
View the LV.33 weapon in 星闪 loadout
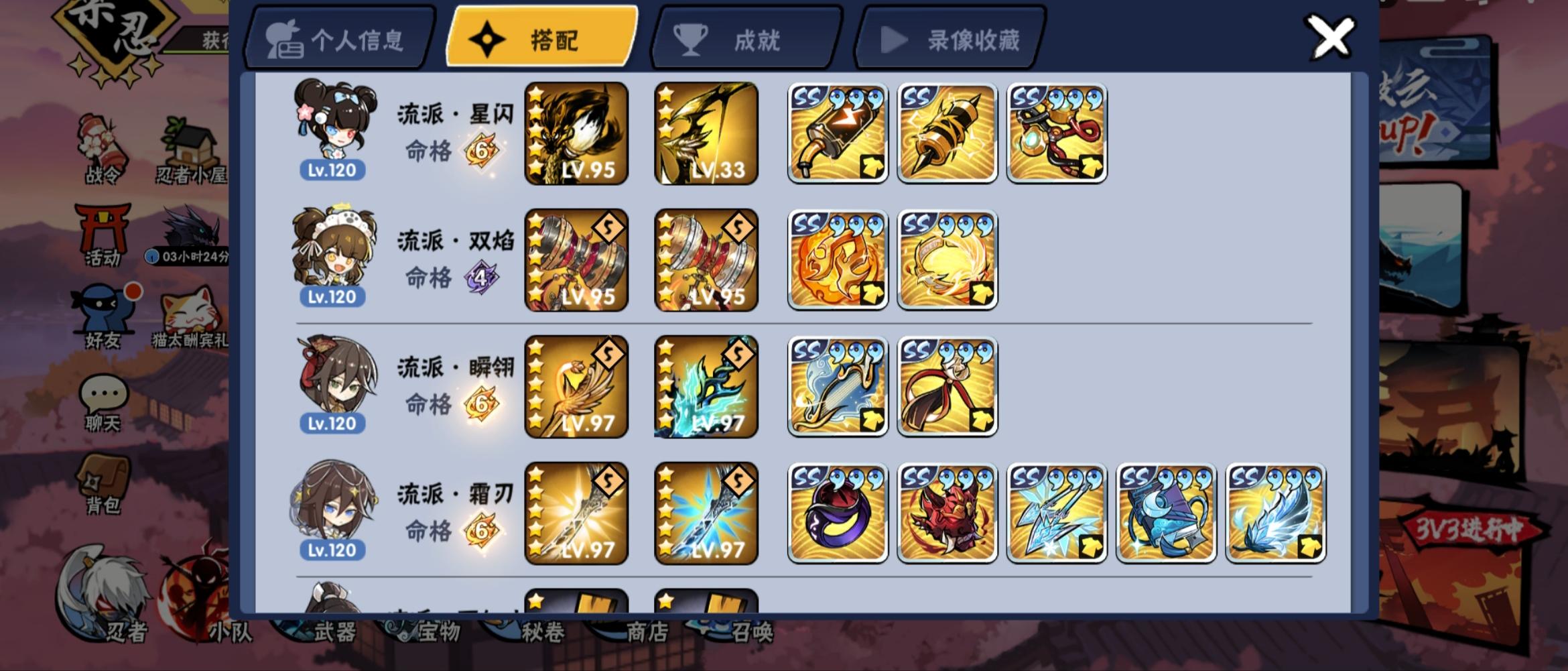(707, 132)
